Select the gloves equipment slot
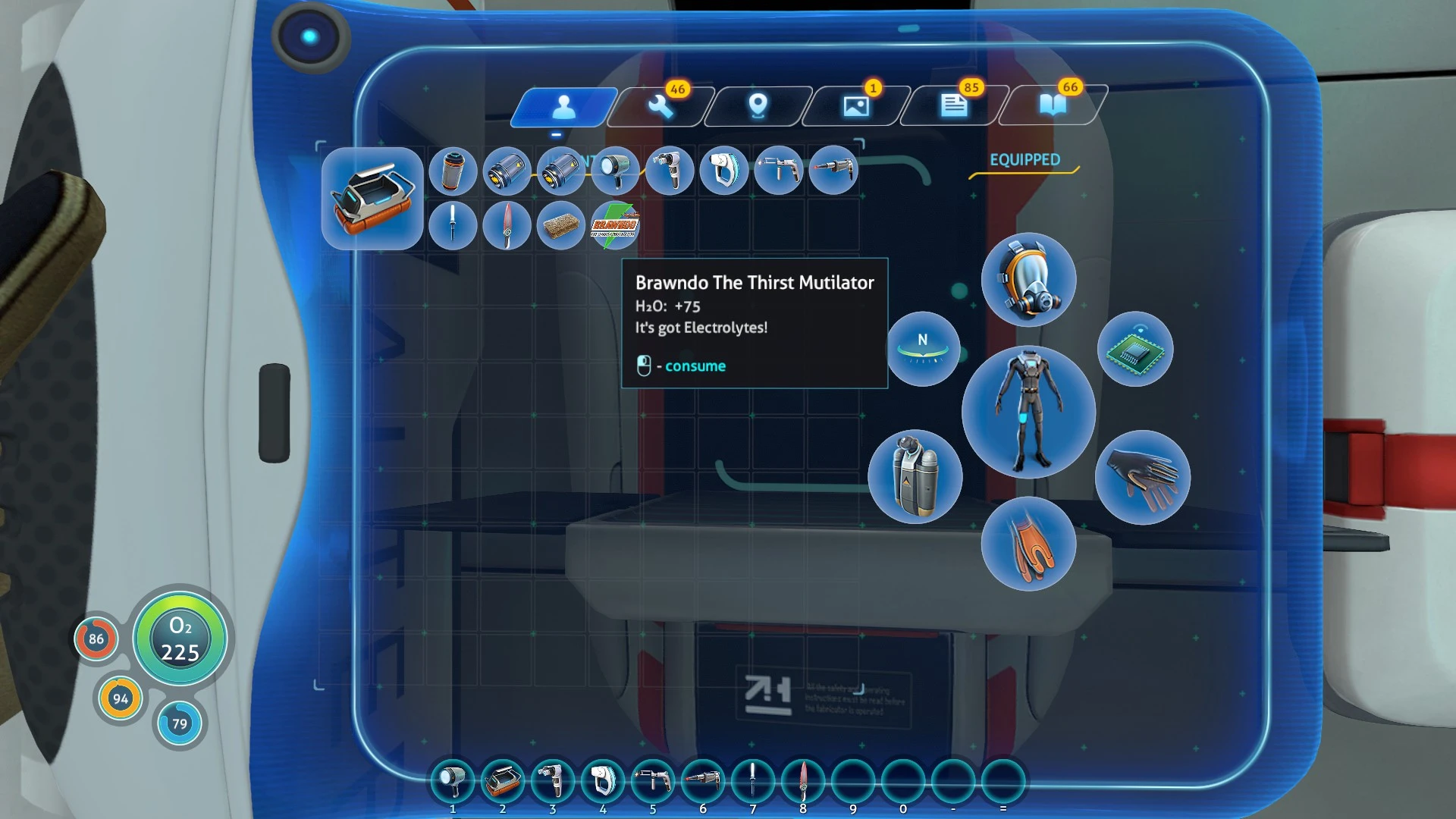The image size is (1456, 819). [1141, 476]
